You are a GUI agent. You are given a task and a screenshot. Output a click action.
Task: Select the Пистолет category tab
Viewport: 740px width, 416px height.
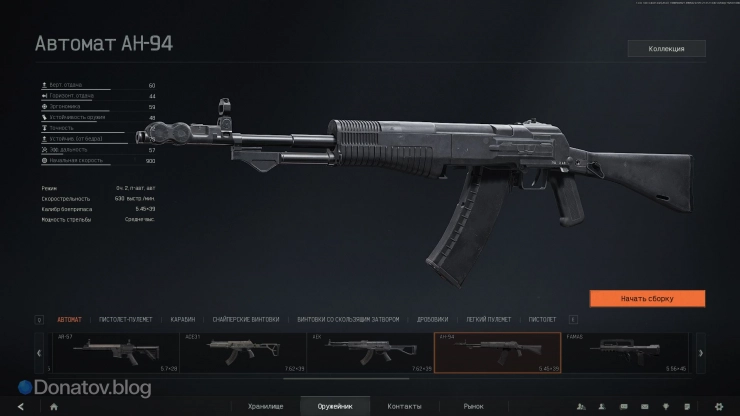(x=543, y=319)
